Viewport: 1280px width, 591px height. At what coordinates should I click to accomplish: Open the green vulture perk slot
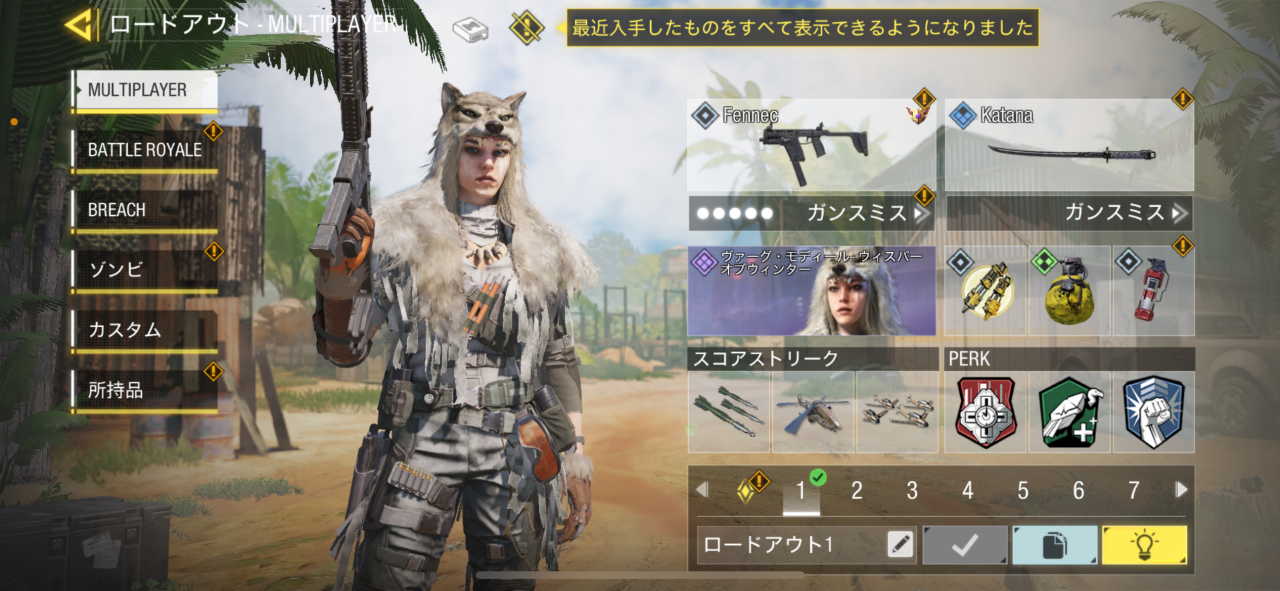coord(1069,412)
